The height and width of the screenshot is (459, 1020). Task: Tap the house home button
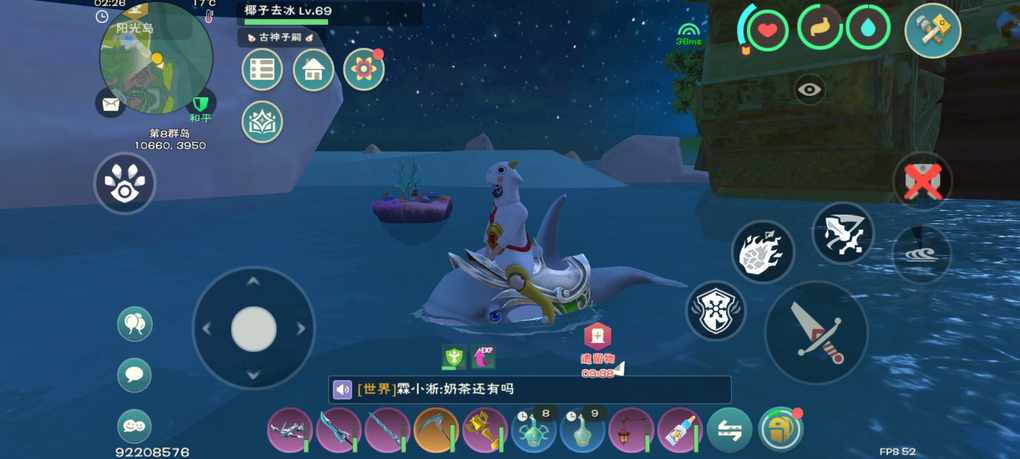[313, 70]
